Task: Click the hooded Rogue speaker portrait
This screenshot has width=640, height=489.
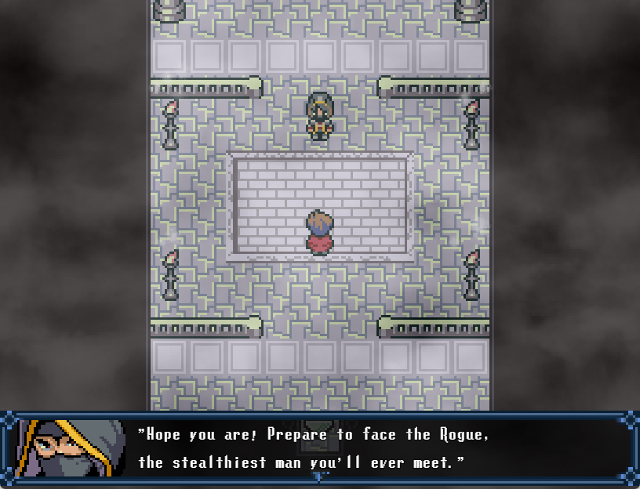Action: (69, 447)
